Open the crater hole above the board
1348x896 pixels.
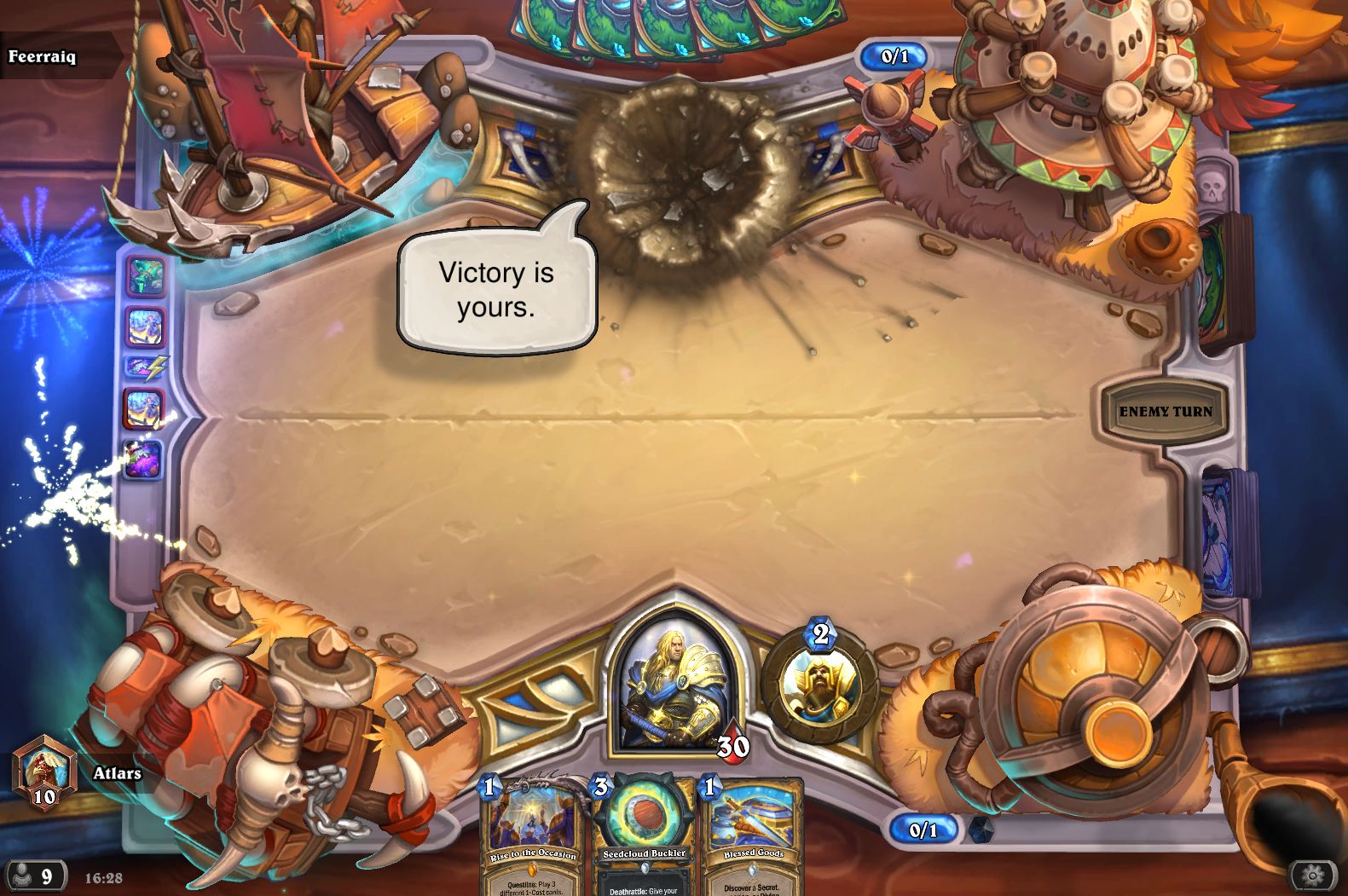tap(682, 171)
